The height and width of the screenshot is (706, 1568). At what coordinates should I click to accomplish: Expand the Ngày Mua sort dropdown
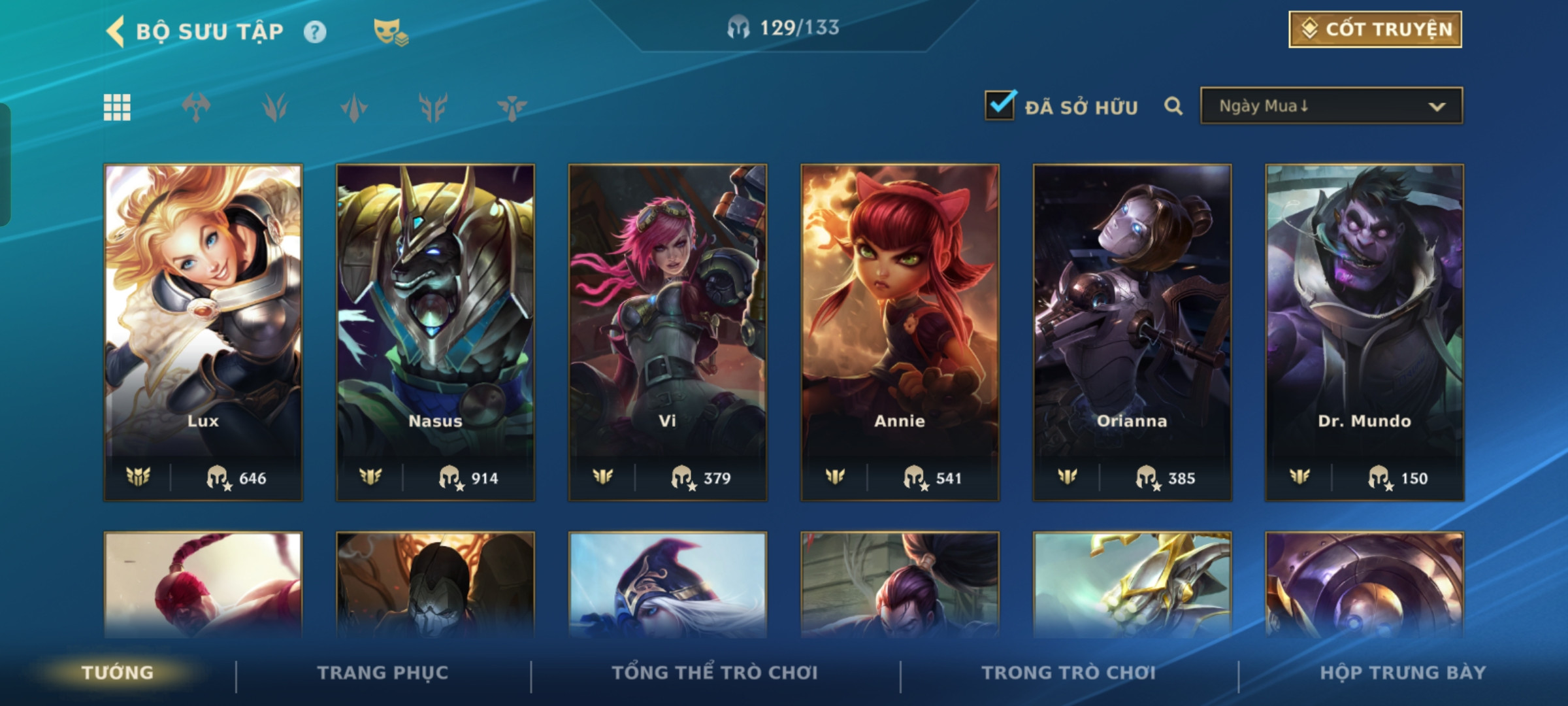[1331, 106]
